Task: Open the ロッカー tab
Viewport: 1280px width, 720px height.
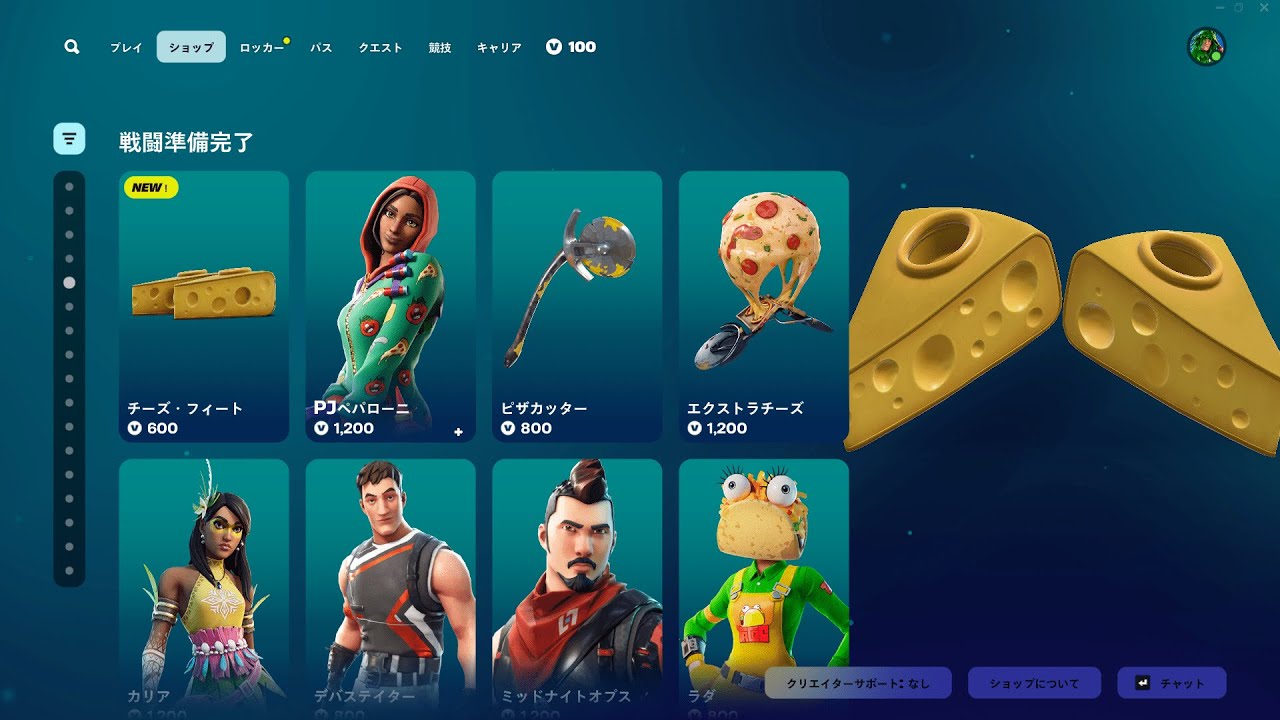Action: tap(262, 47)
